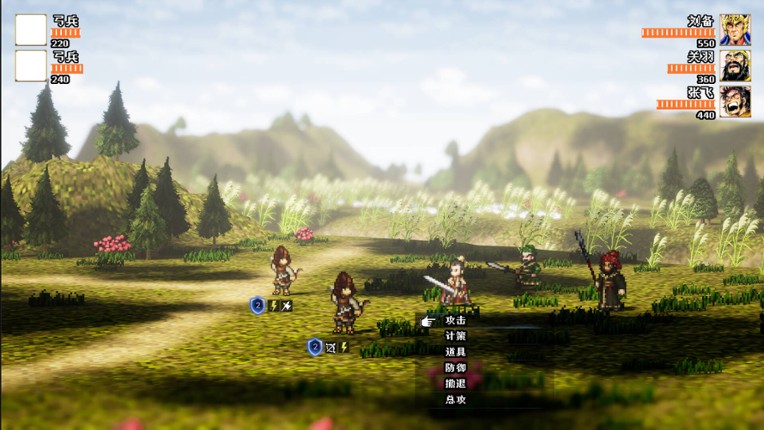Choose Zhang Fei's (张飞) portrait
This screenshot has width=764, height=430.
(735, 101)
